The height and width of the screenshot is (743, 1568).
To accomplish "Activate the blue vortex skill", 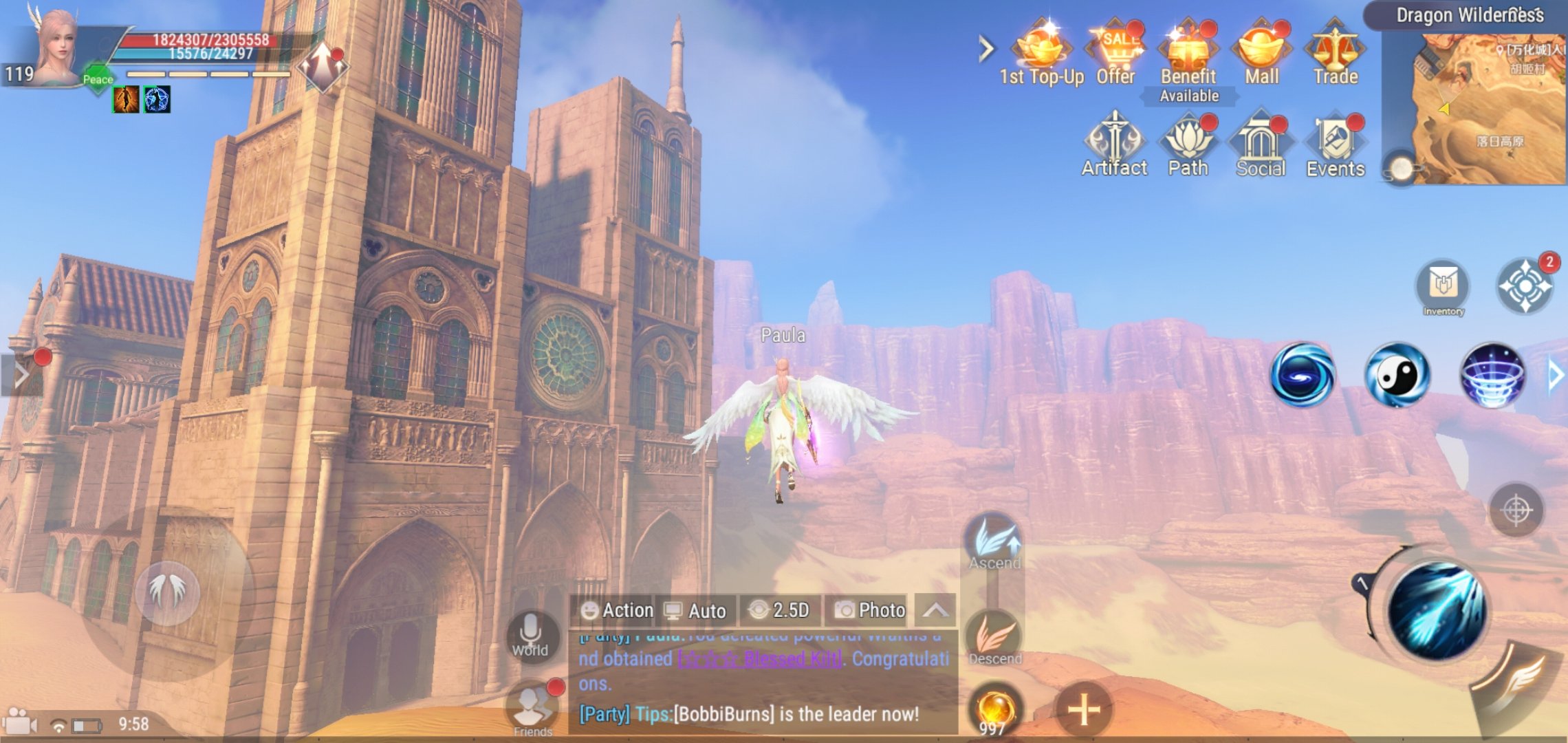I will (1302, 375).
